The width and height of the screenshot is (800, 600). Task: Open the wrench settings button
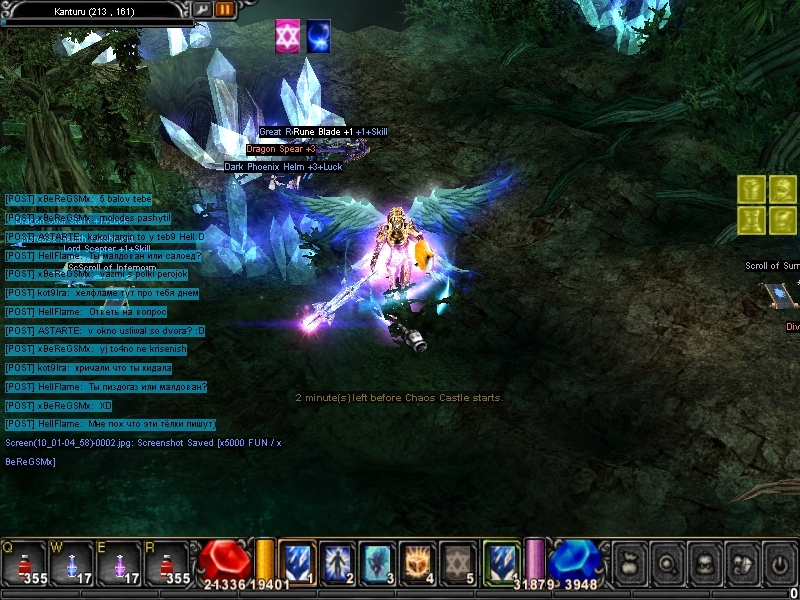pyautogui.click(x=203, y=9)
